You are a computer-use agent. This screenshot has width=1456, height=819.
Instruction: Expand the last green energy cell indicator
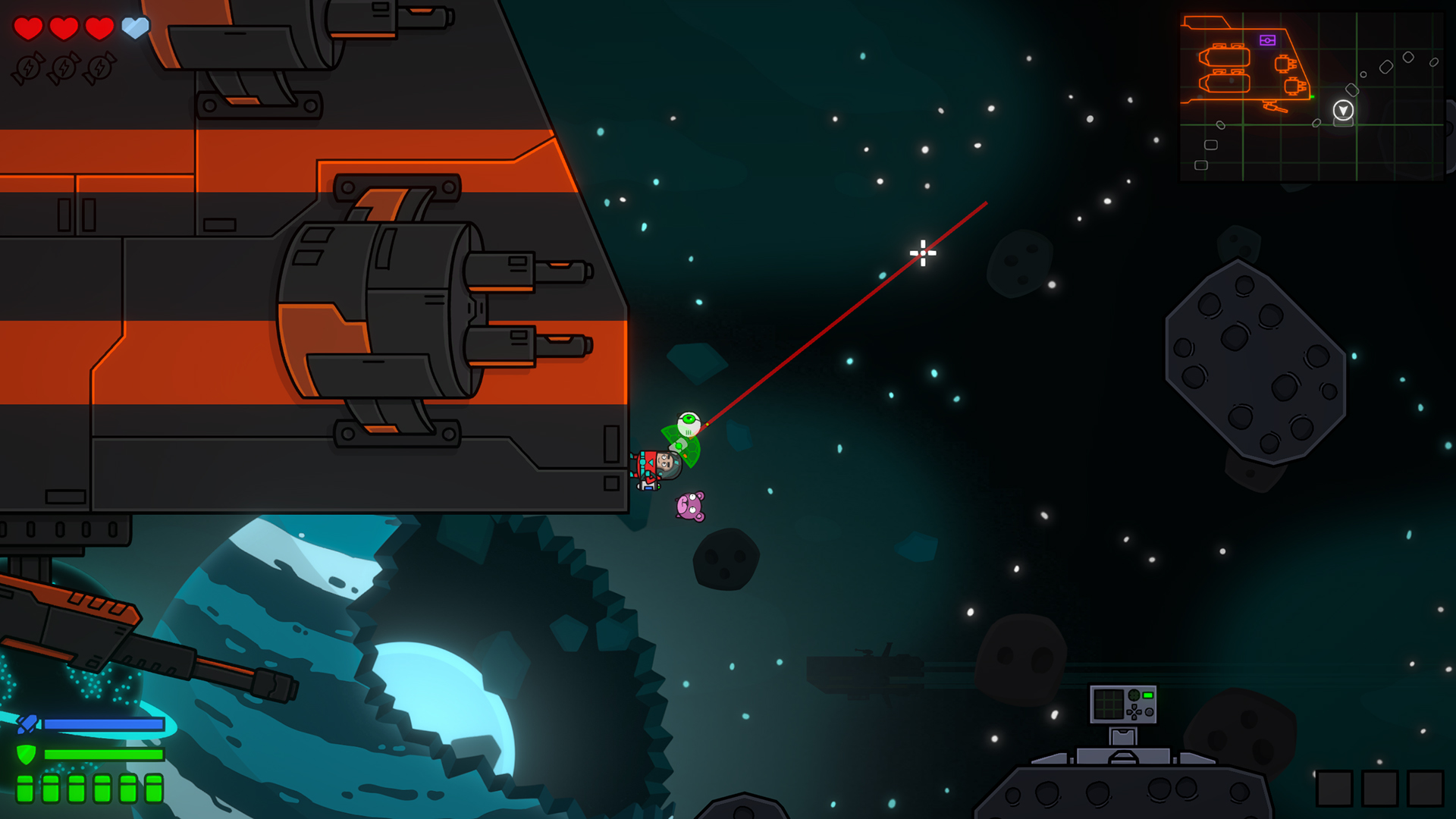coord(155,789)
